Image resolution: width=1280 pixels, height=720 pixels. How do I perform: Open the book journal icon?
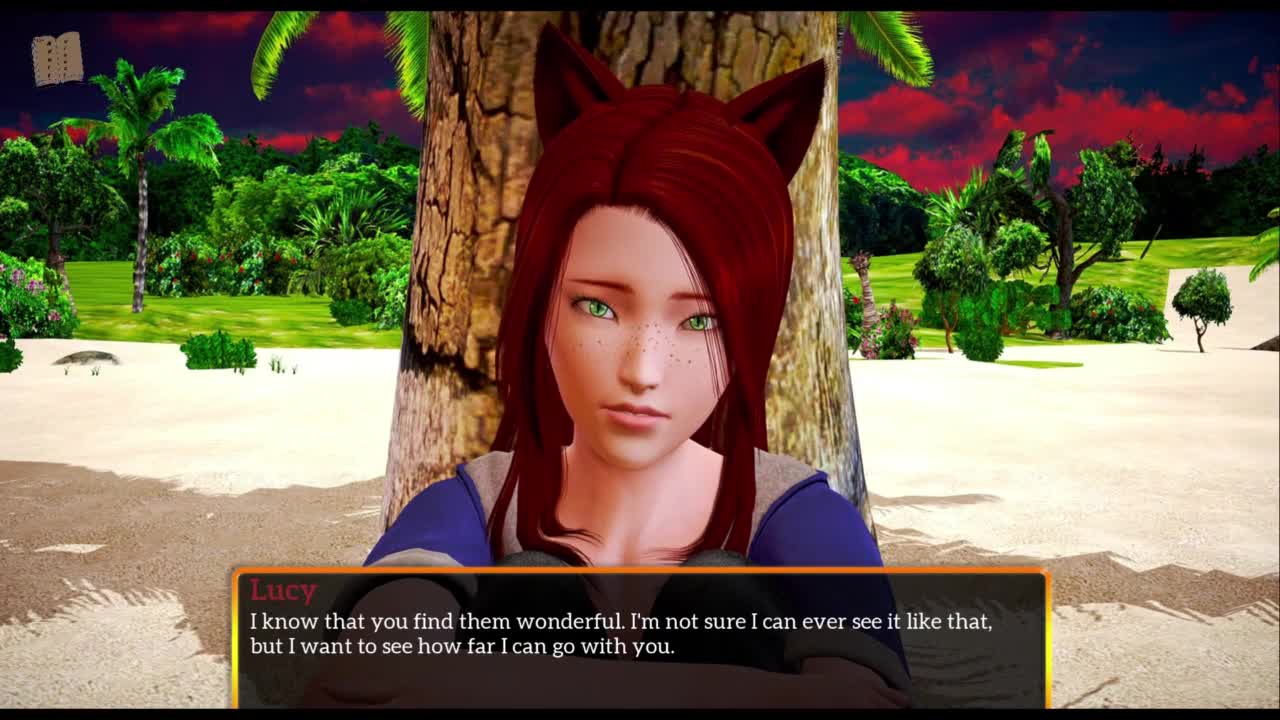click(57, 59)
